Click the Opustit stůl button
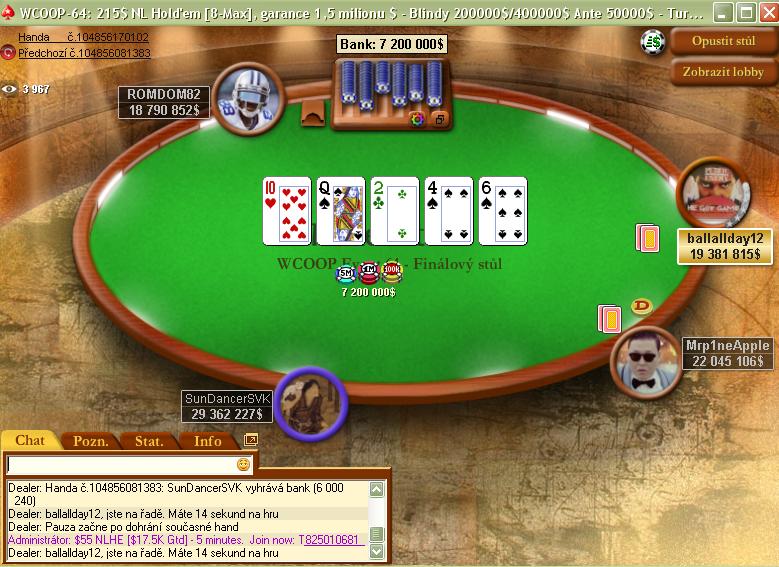 [x=724, y=42]
